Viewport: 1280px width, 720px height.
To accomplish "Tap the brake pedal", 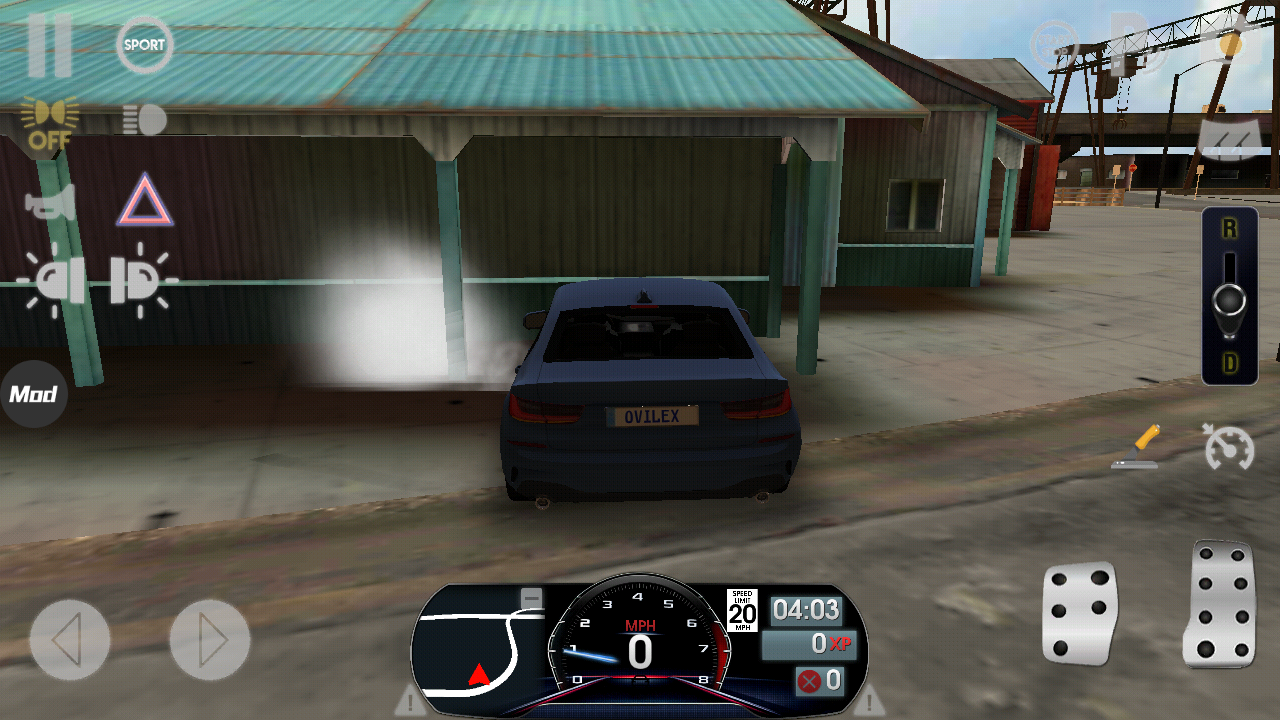I will click(x=1080, y=612).
